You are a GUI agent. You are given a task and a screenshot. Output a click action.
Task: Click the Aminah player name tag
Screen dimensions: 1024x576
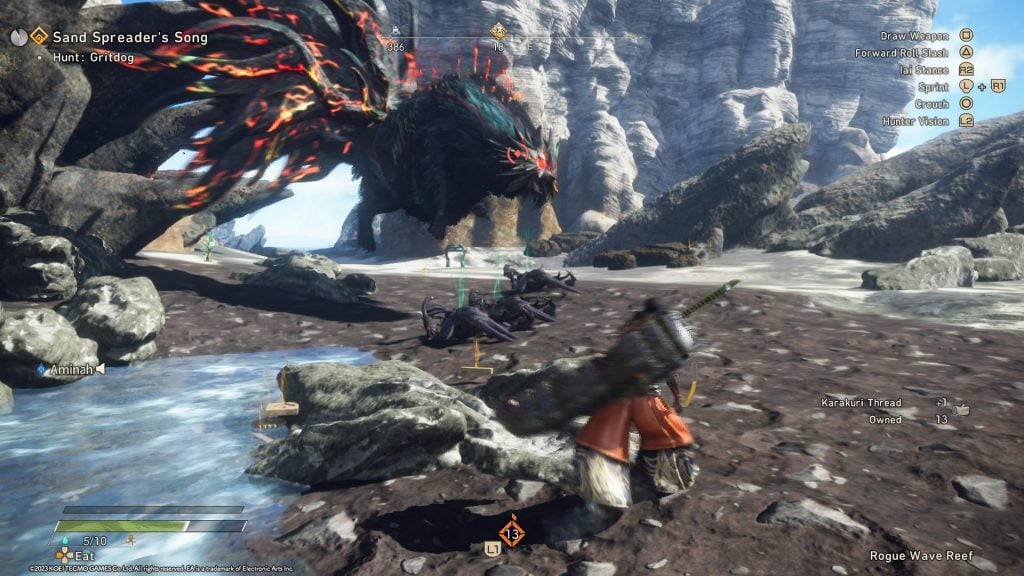click(71, 369)
